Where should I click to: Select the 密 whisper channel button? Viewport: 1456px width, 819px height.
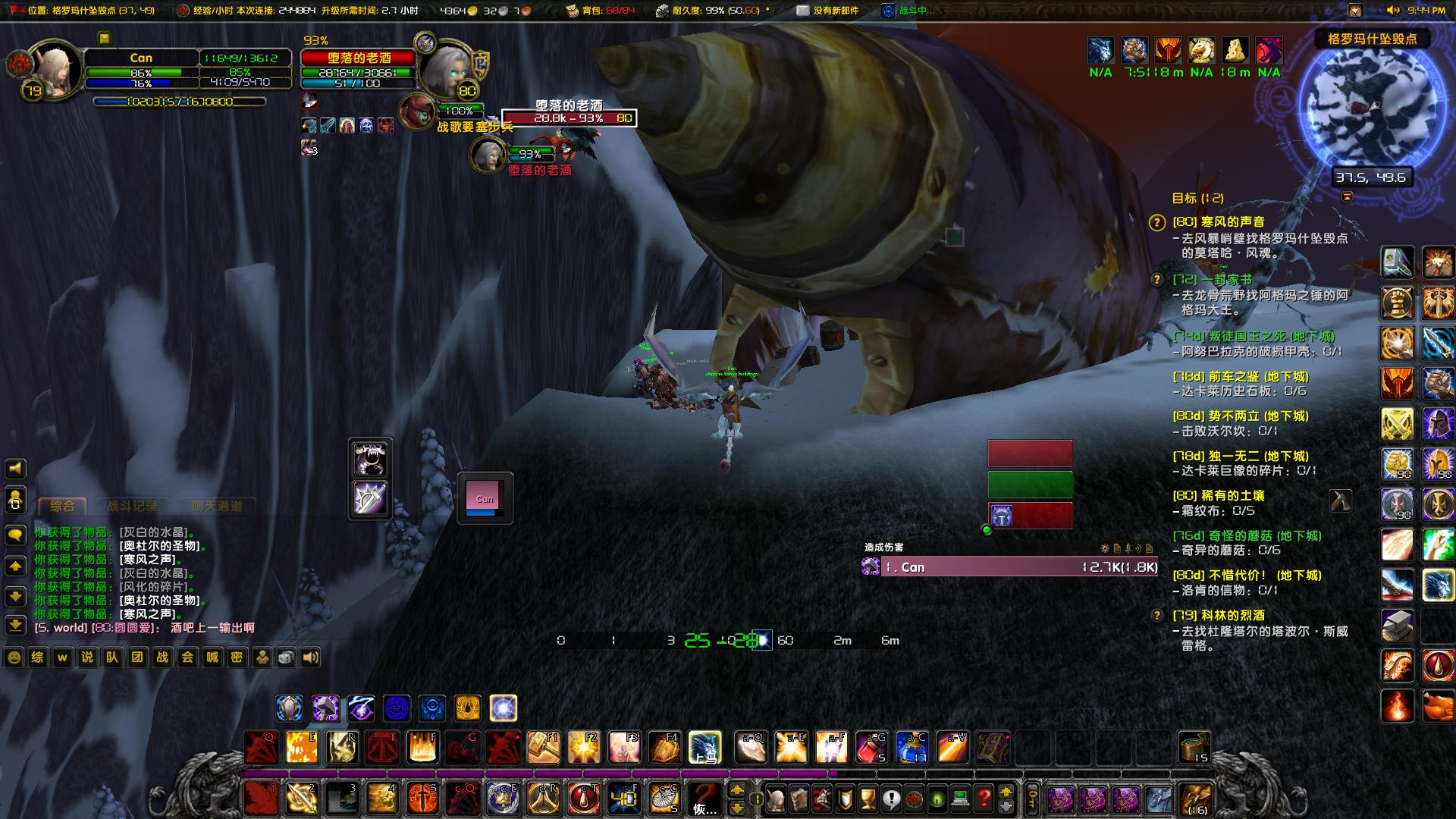tap(237, 657)
